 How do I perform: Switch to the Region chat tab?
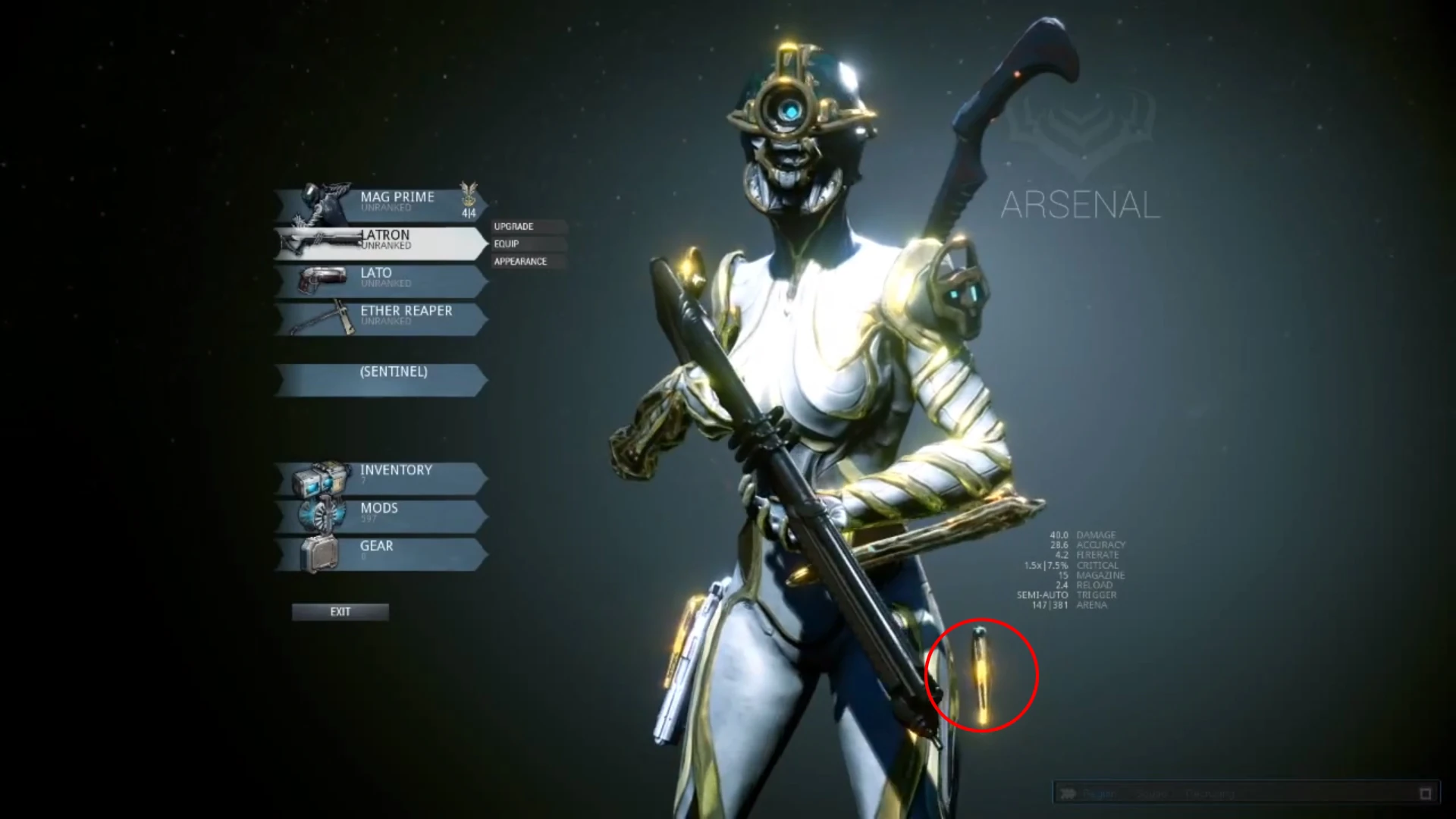click(1101, 793)
